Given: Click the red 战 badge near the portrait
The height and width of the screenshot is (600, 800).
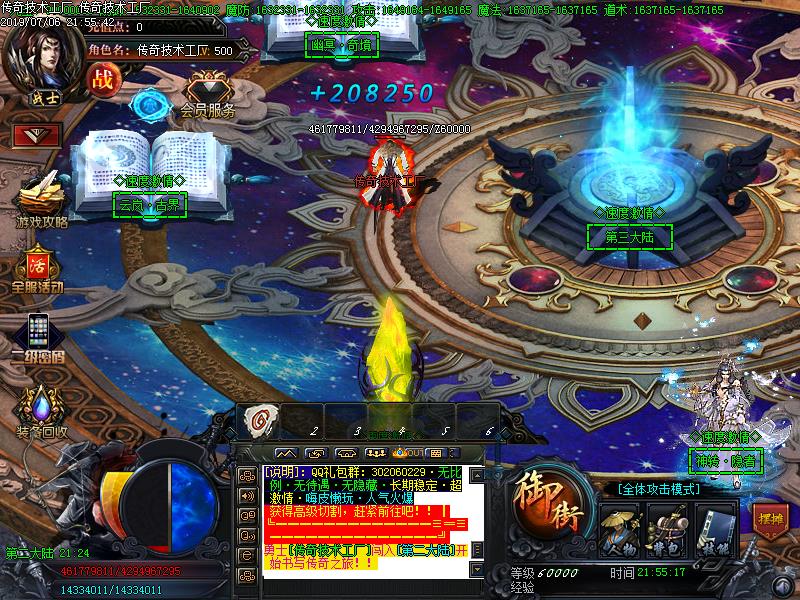Looking at the screenshot, I should click(x=101, y=79).
